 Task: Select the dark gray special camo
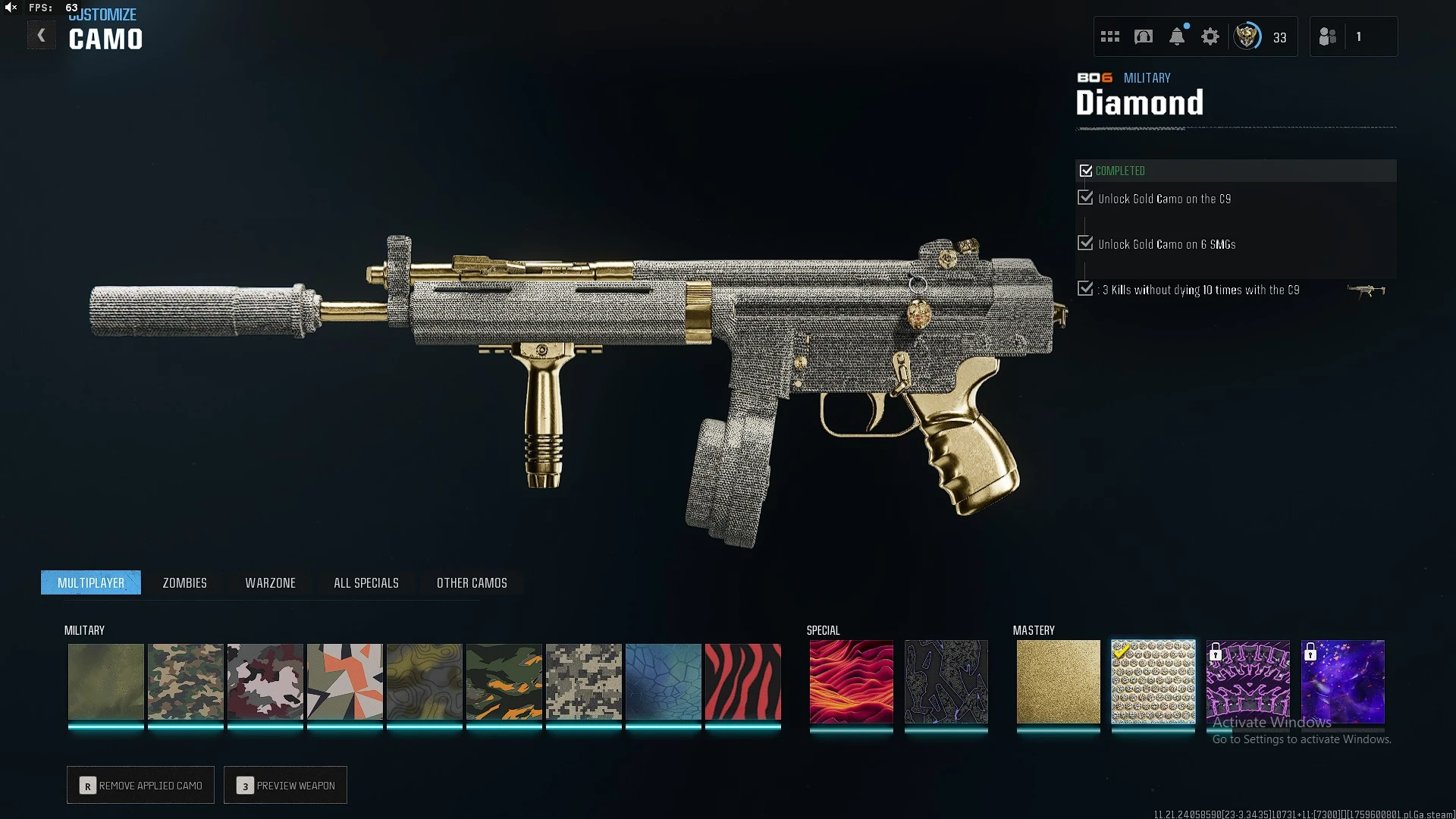[946, 681]
